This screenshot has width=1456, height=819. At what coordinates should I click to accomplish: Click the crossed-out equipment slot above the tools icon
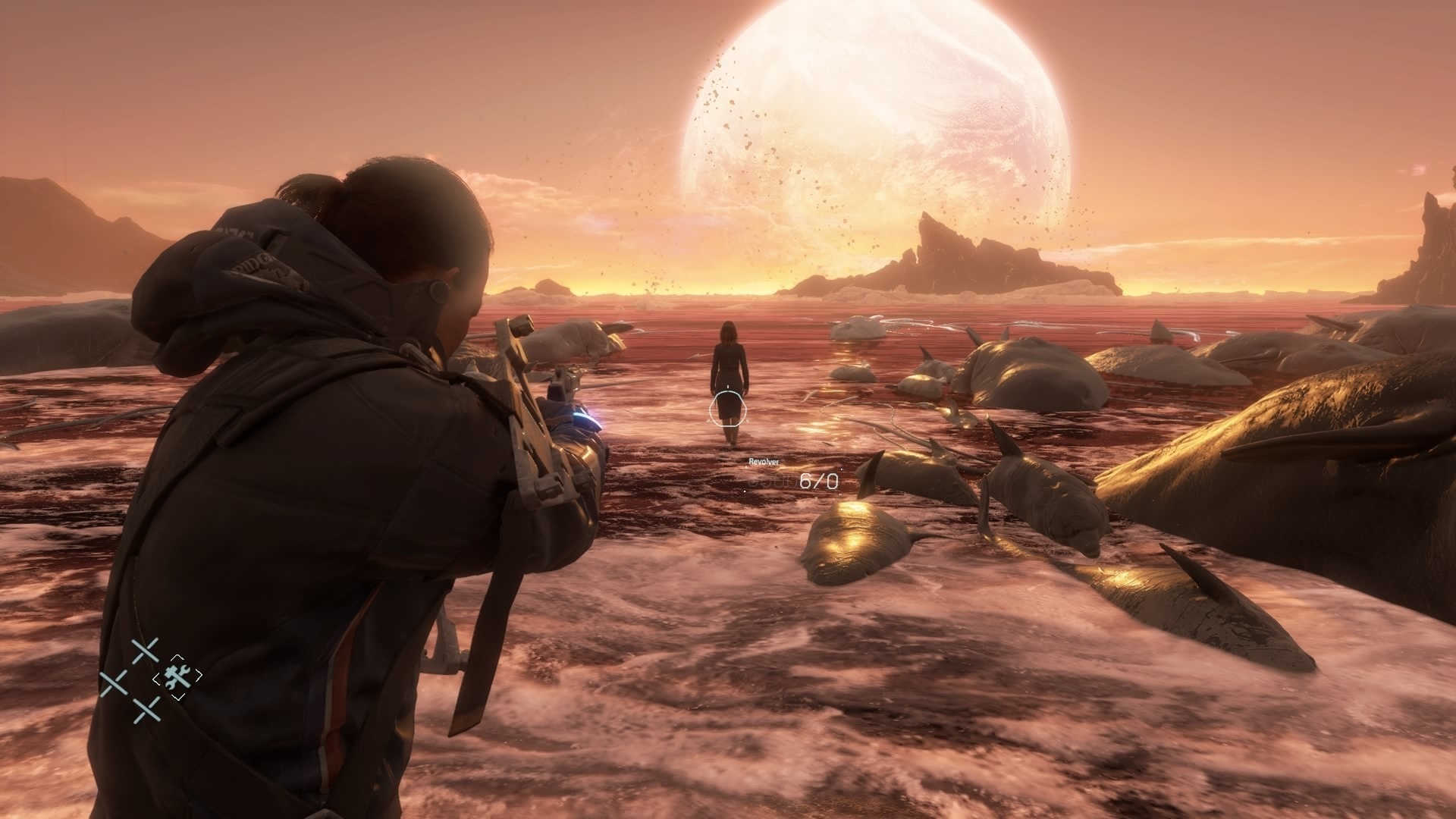pos(145,651)
